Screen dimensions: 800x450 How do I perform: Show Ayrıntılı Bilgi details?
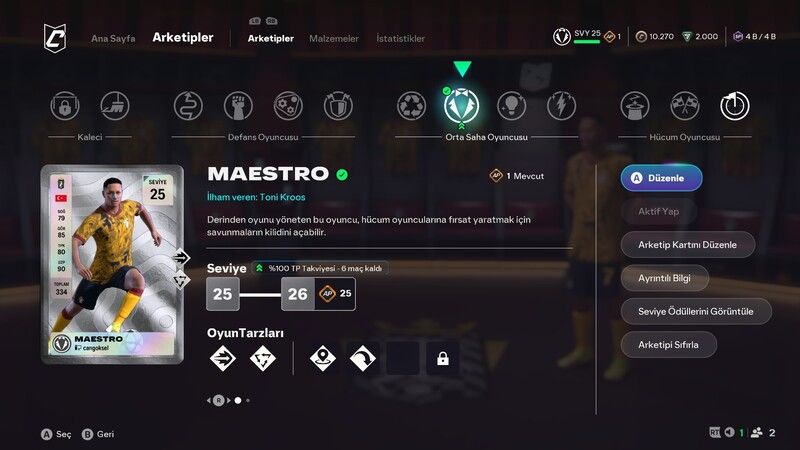pos(665,277)
